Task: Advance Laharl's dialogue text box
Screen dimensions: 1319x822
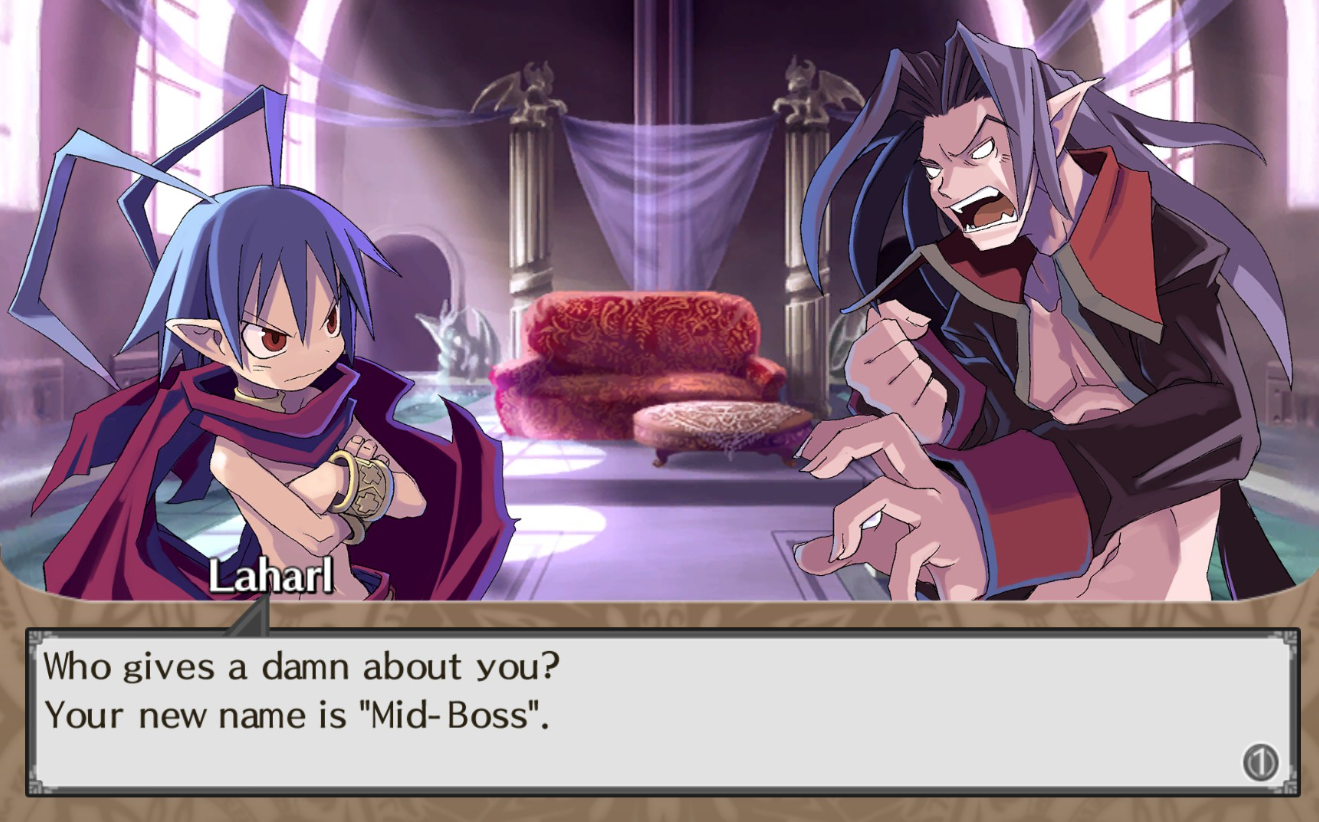Action: [x=1260, y=763]
